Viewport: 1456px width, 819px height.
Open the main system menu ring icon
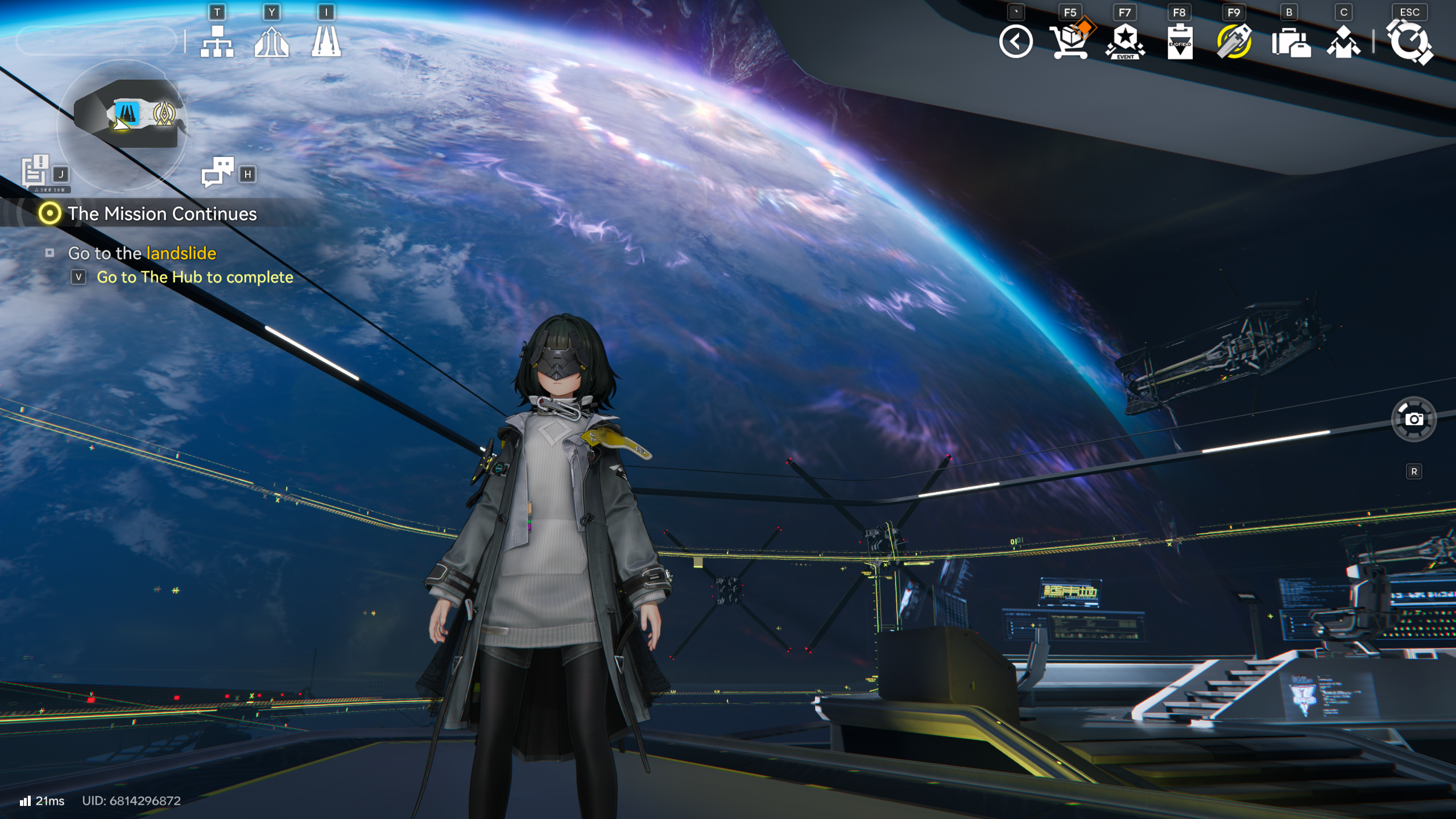click(1409, 43)
